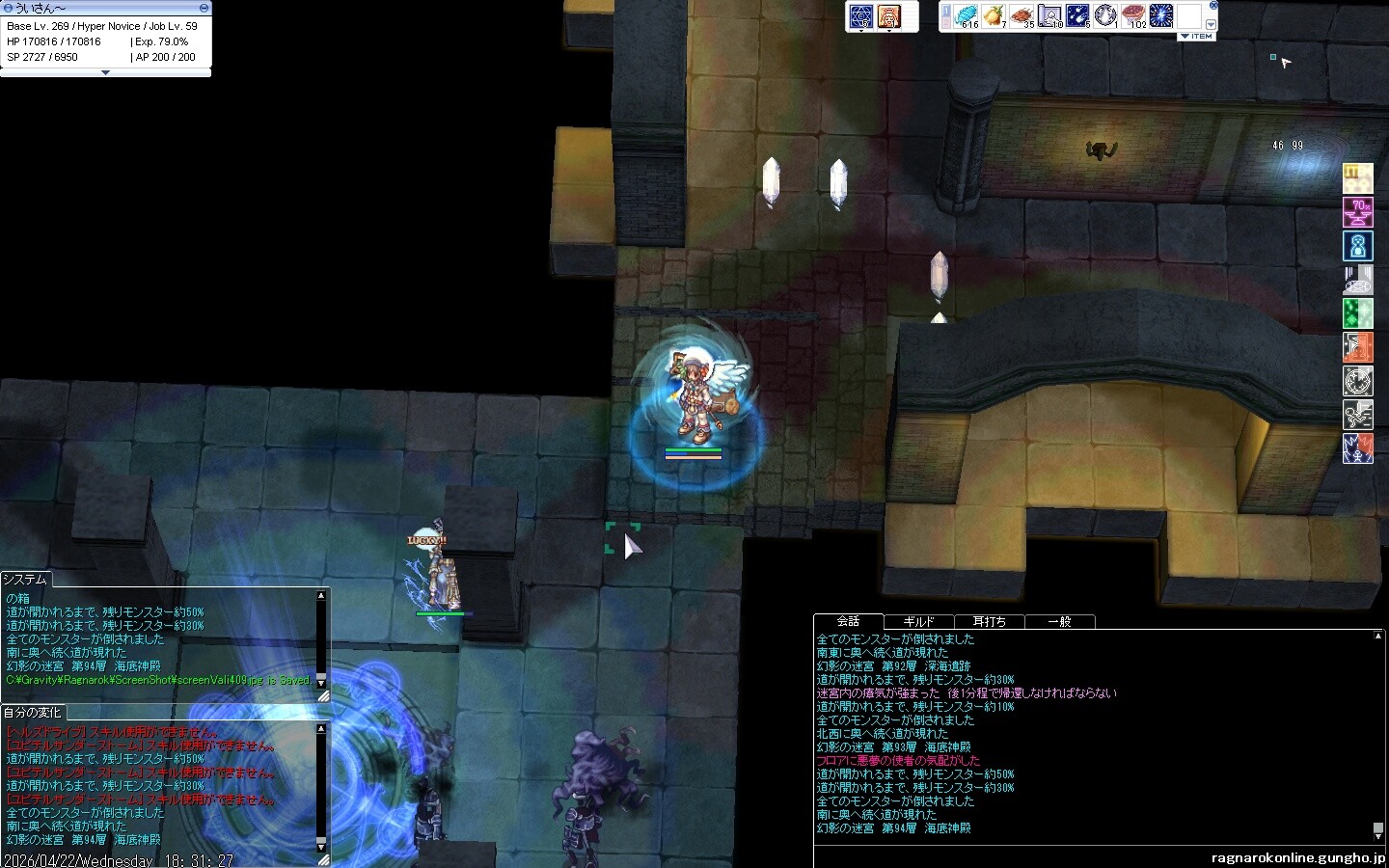This screenshot has height=868, width=1389.
Task: Open the ギルド chat tab
Action: tap(918, 622)
